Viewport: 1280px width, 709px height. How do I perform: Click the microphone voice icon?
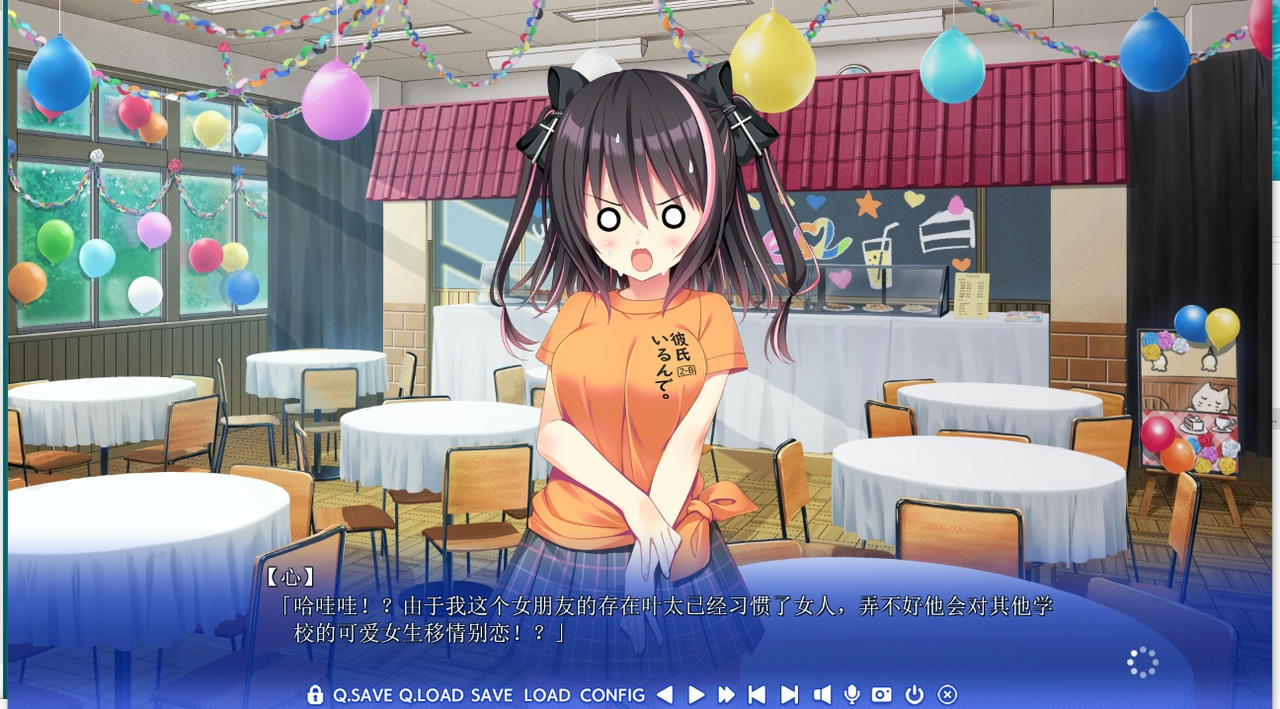[x=852, y=695]
